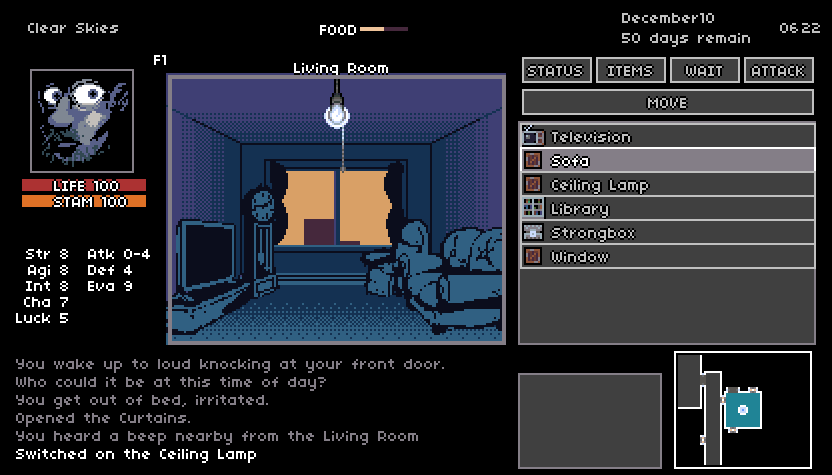The width and height of the screenshot is (832, 475).
Task: Choose the Sofa list entry
Action: point(667,161)
